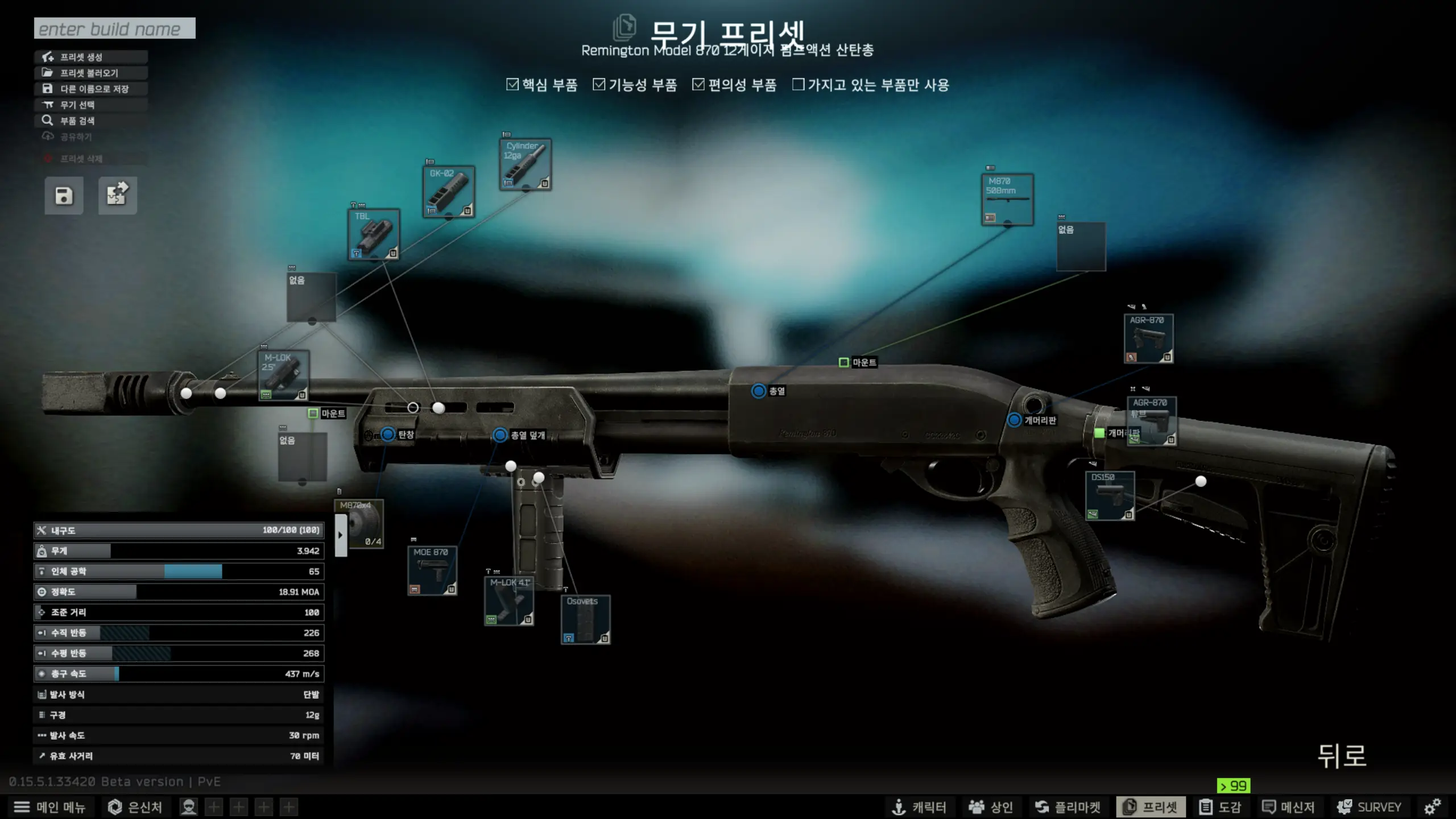Click the build name input field

[114, 28]
